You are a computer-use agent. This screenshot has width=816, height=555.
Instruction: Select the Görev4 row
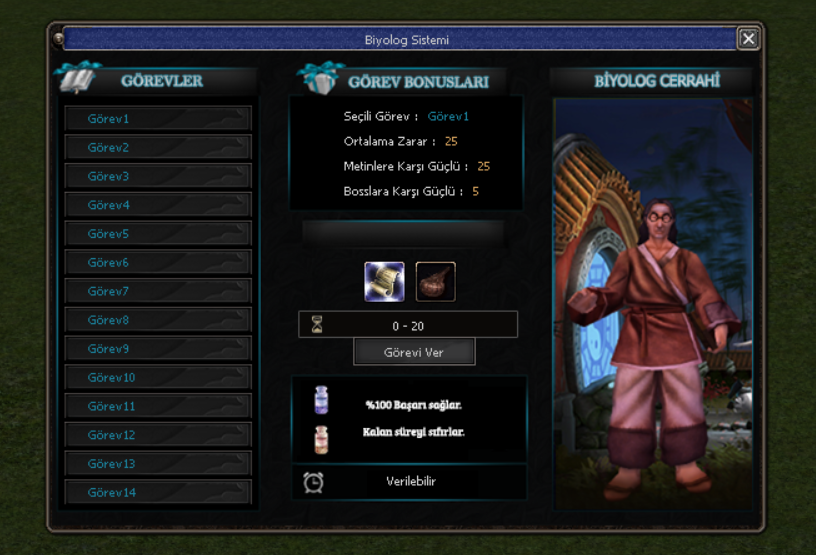157,205
